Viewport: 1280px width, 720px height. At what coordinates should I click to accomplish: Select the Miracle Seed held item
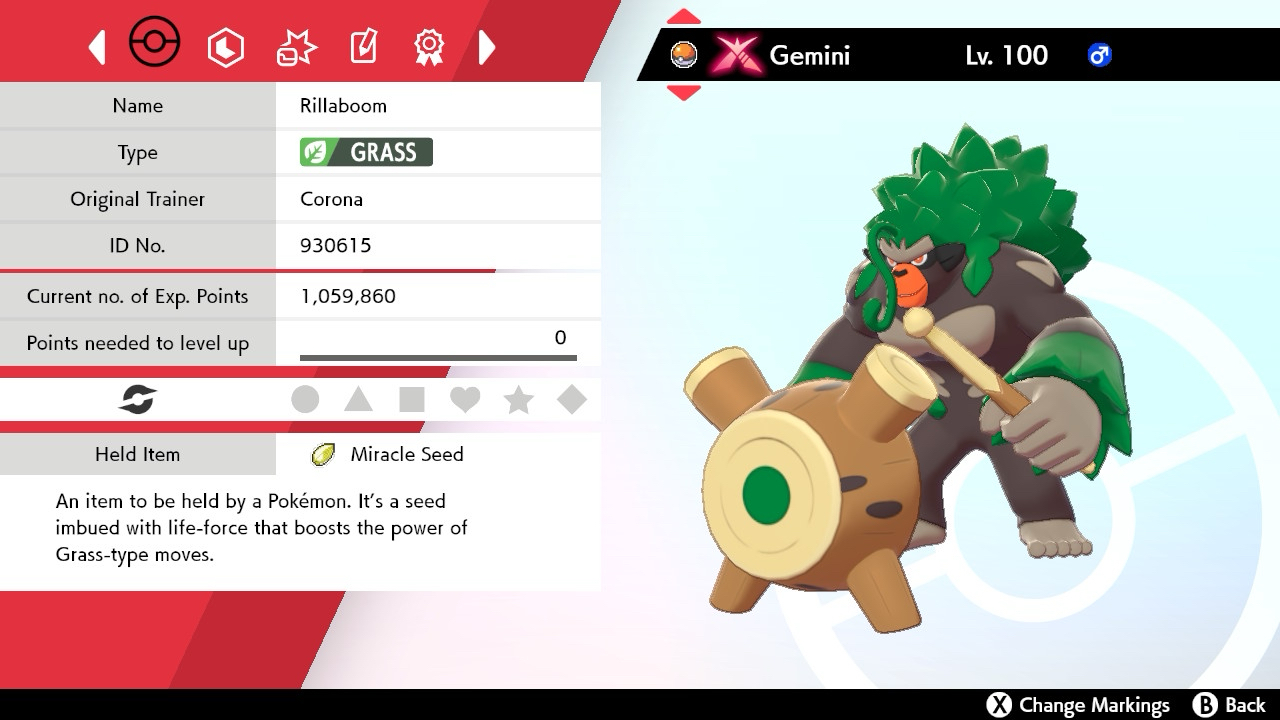pos(406,454)
